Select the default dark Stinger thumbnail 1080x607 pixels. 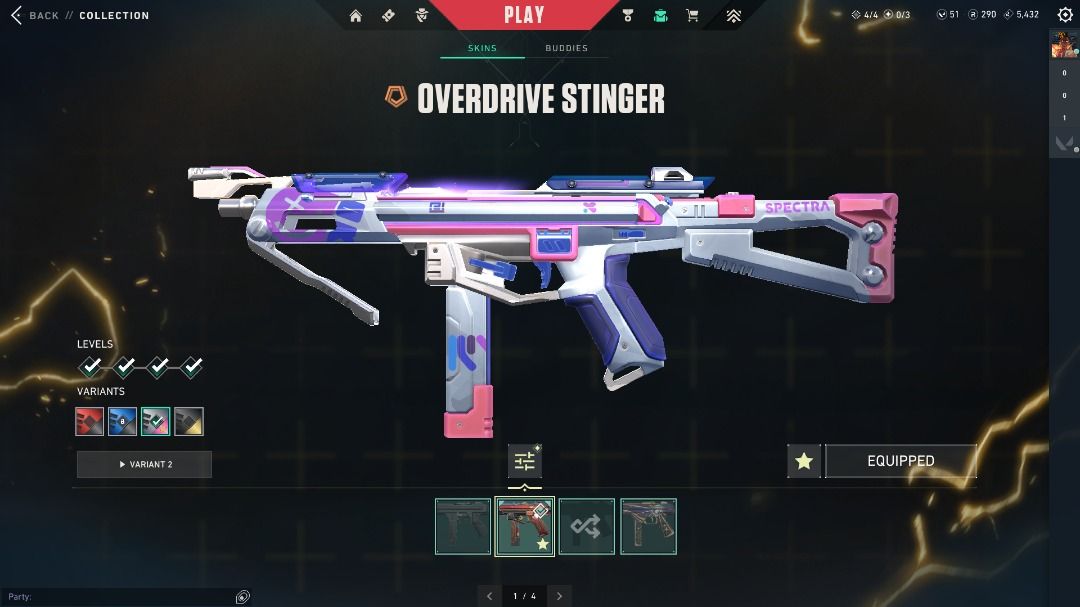click(463, 526)
